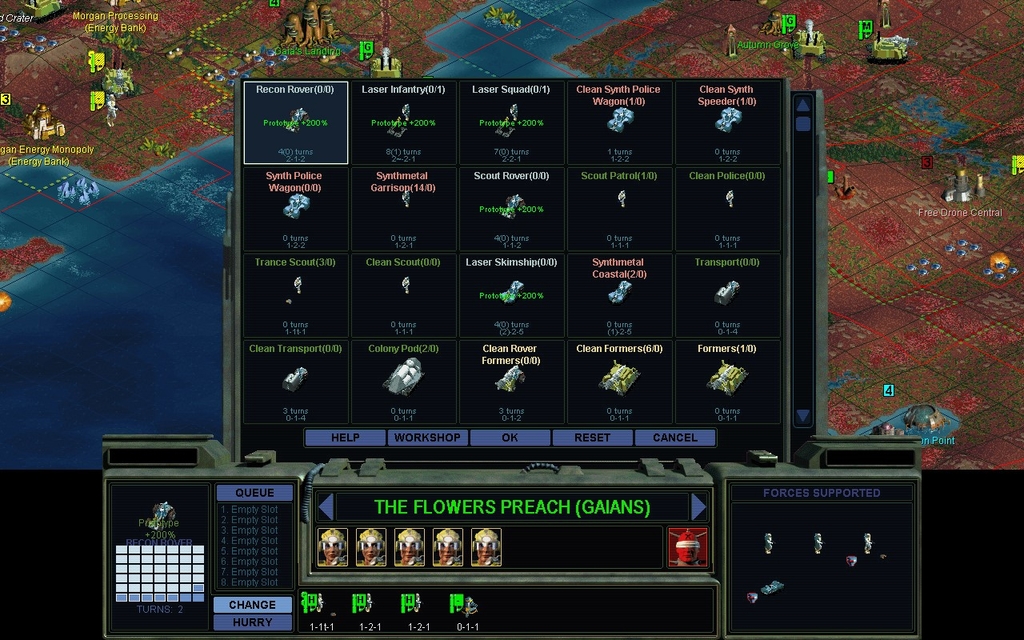Pick the Synthmetal Garrison unit

(x=404, y=209)
